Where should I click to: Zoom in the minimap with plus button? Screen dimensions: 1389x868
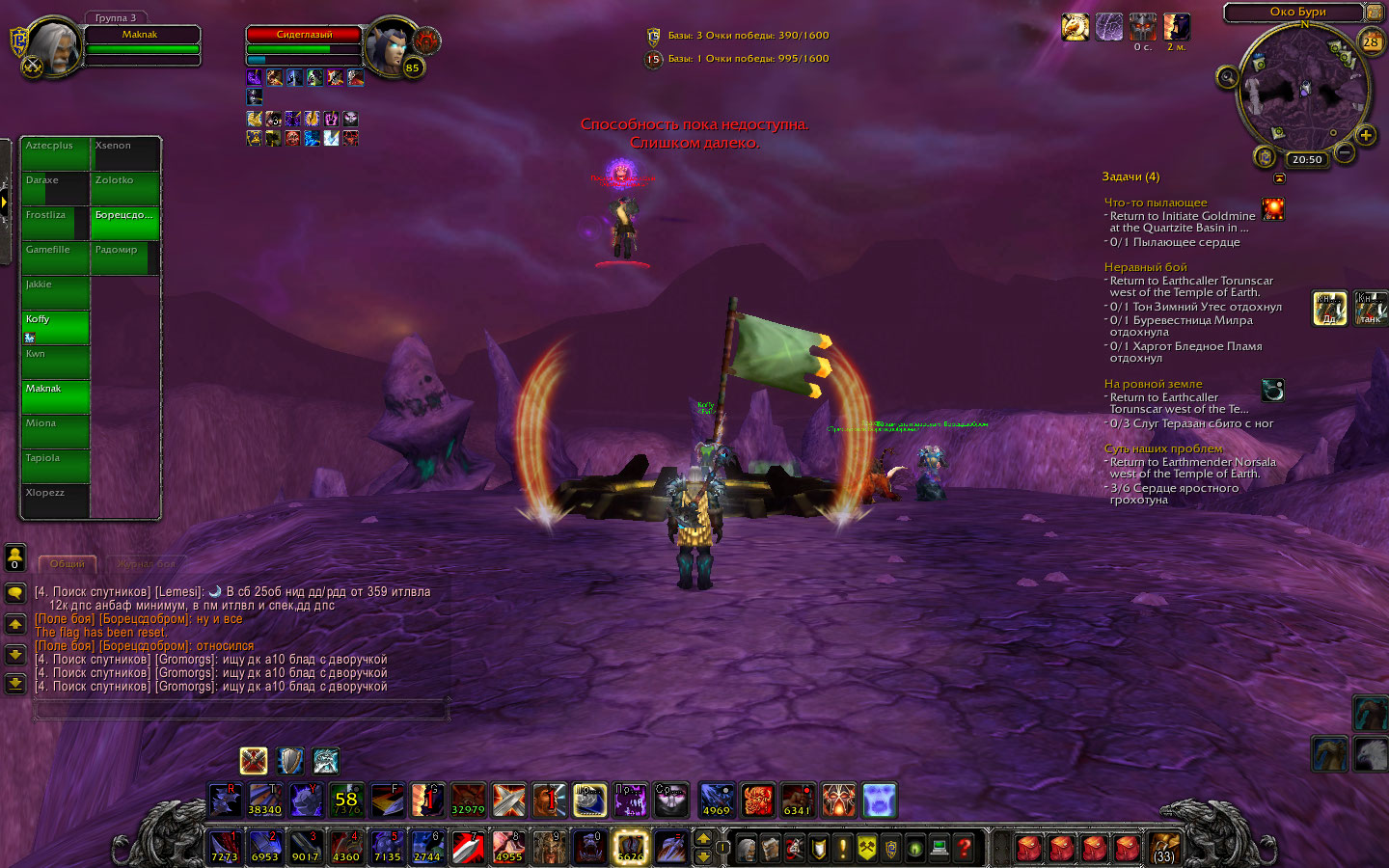(x=1366, y=135)
